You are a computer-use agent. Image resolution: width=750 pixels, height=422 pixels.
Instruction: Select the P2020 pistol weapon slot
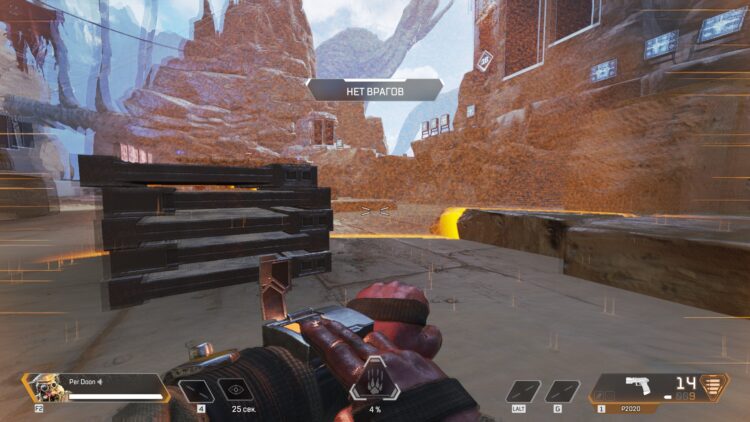[x=638, y=387]
